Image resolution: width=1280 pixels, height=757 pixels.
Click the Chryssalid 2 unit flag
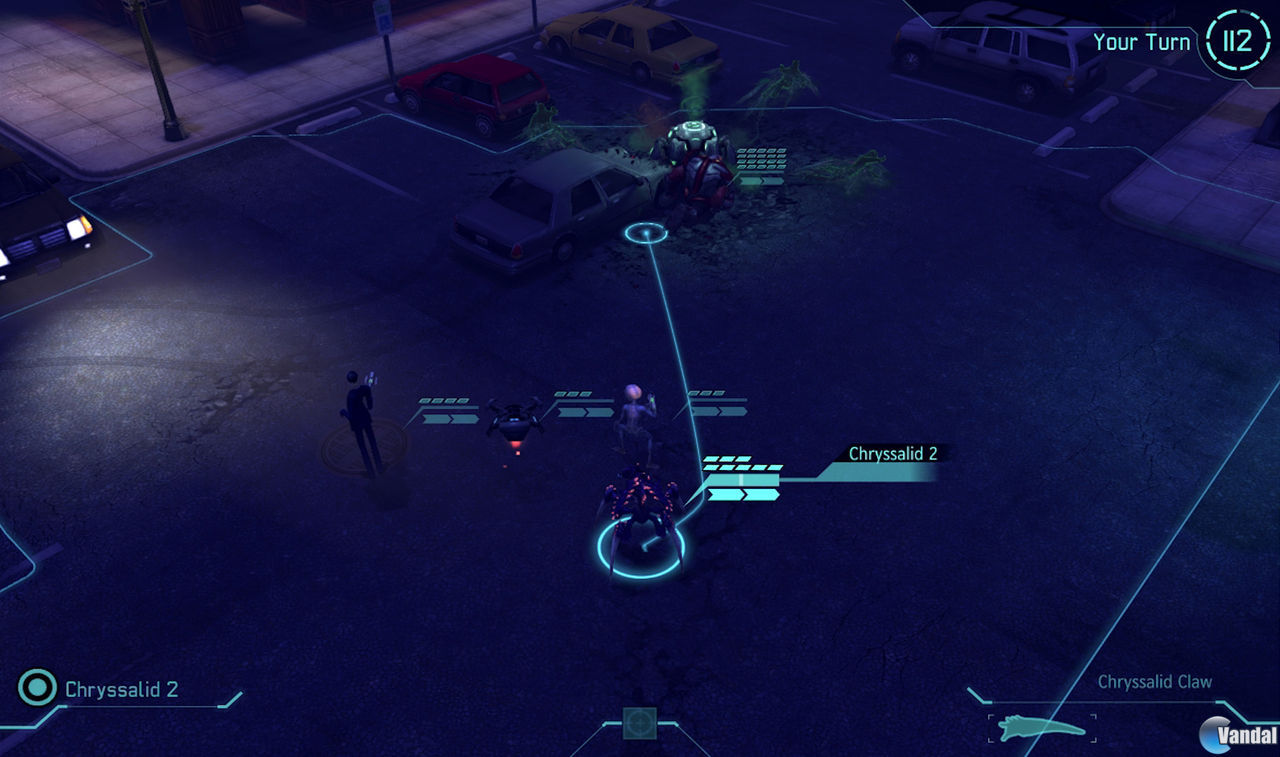pos(892,454)
